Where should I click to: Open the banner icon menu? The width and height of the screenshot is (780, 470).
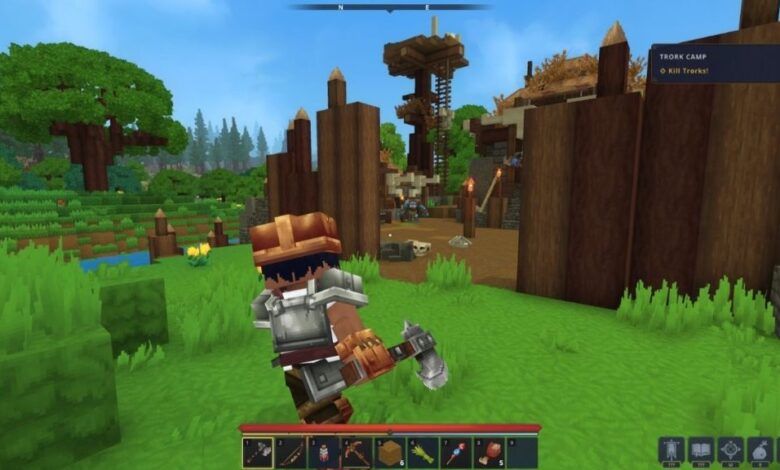(x=671, y=450)
